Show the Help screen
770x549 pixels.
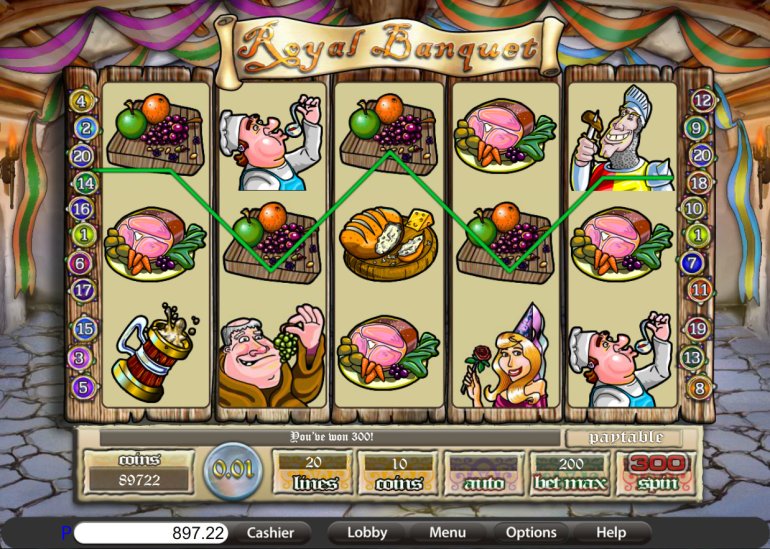(611, 533)
